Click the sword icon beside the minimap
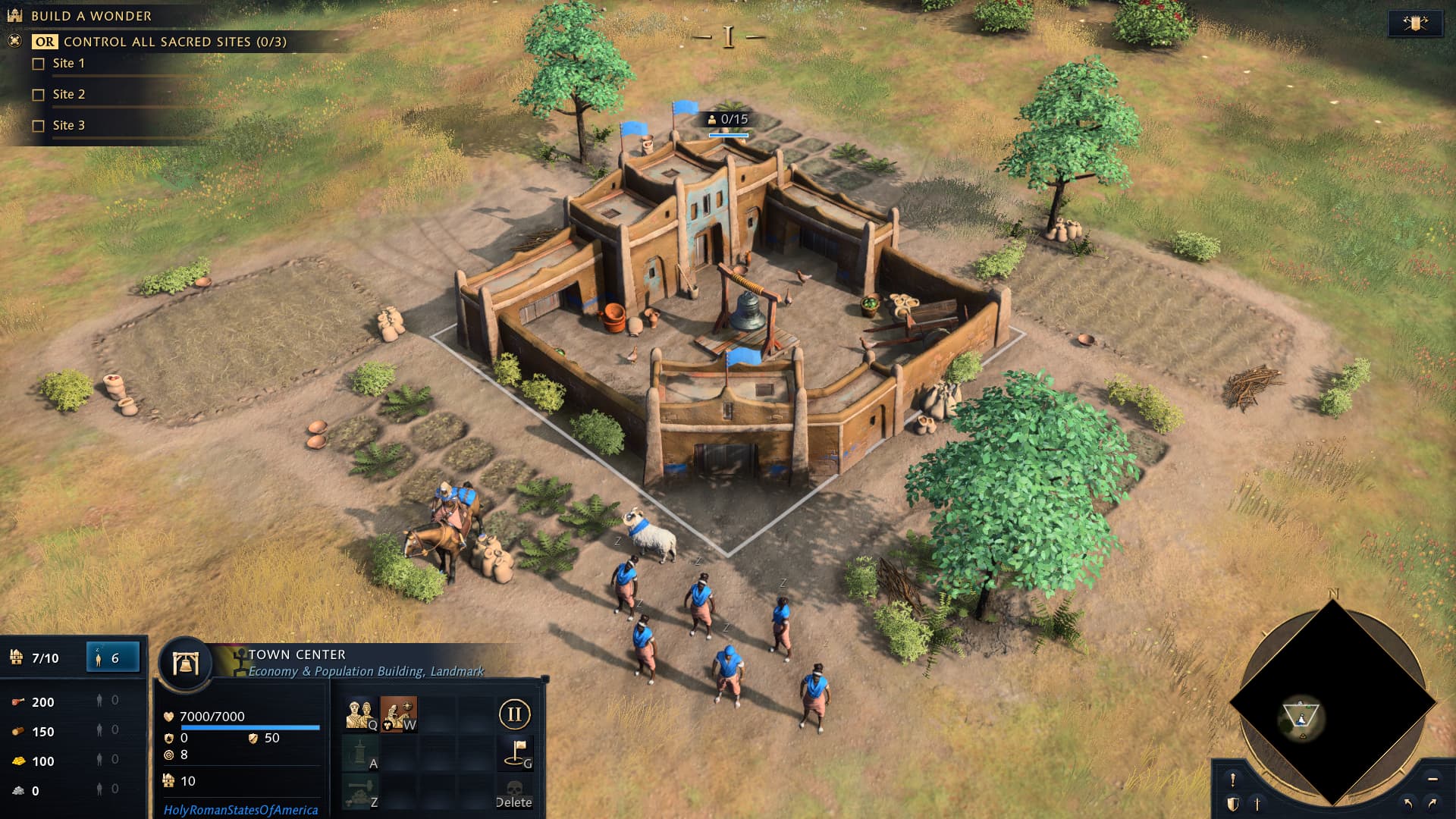Viewport: 1456px width, 819px height. pos(1257,803)
